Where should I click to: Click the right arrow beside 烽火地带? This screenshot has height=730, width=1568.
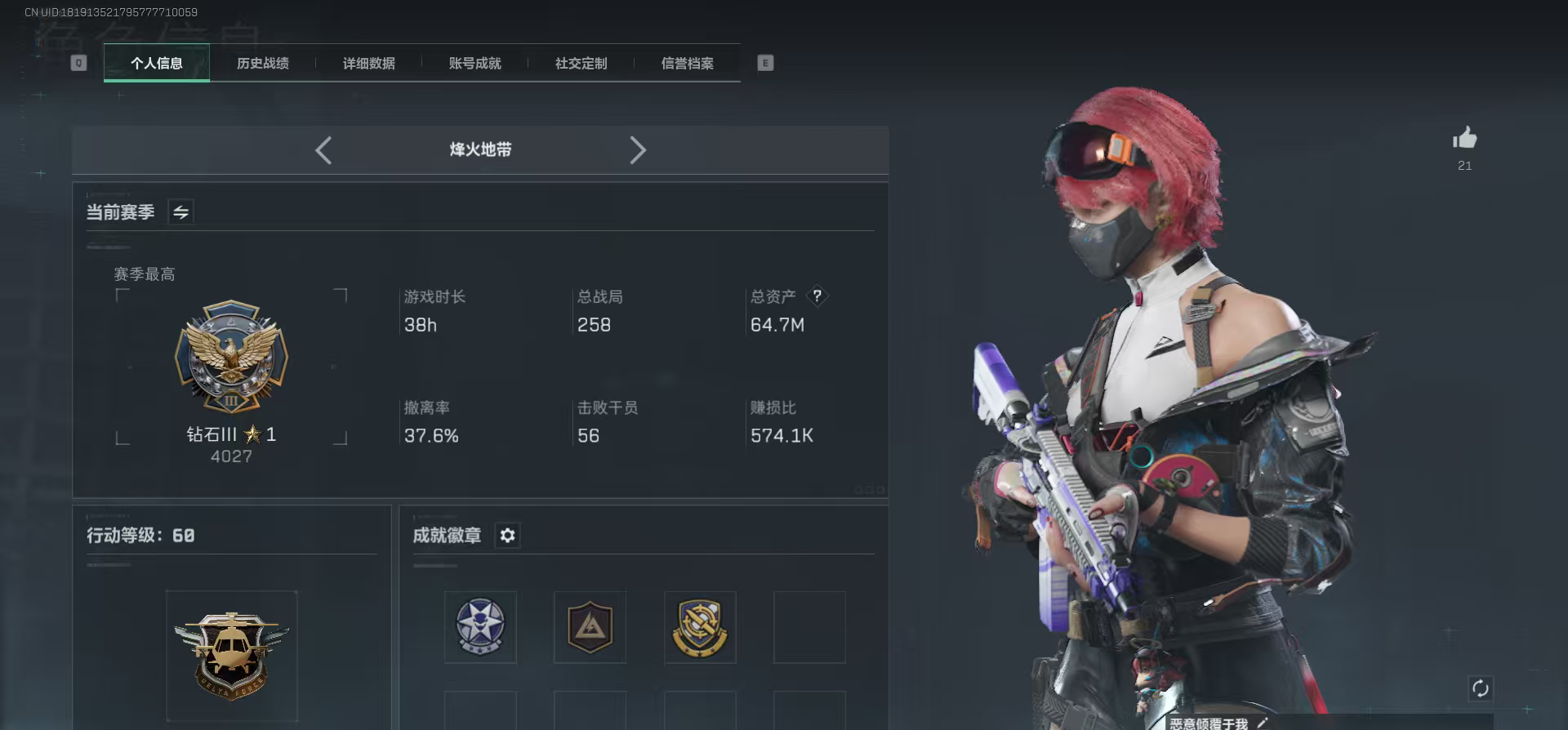pyautogui.click(x=638, y=150)
